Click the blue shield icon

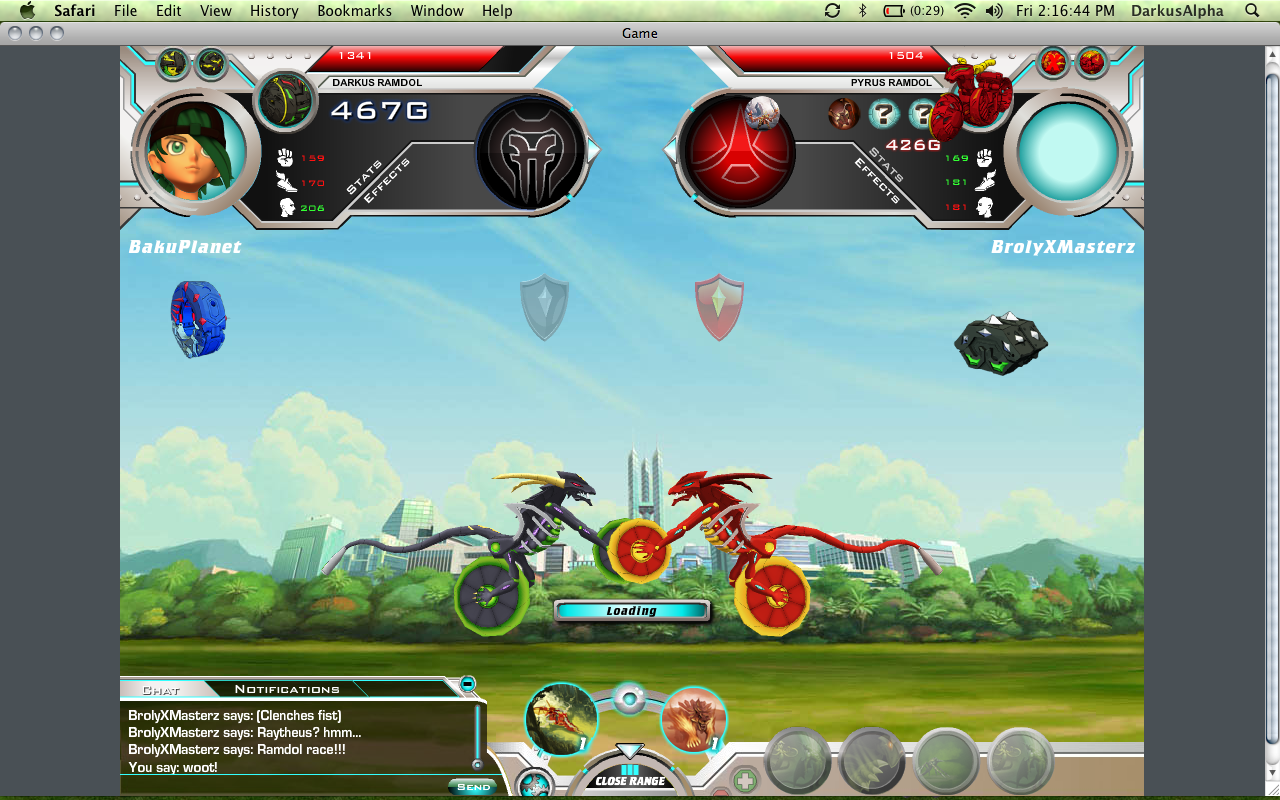544,306
